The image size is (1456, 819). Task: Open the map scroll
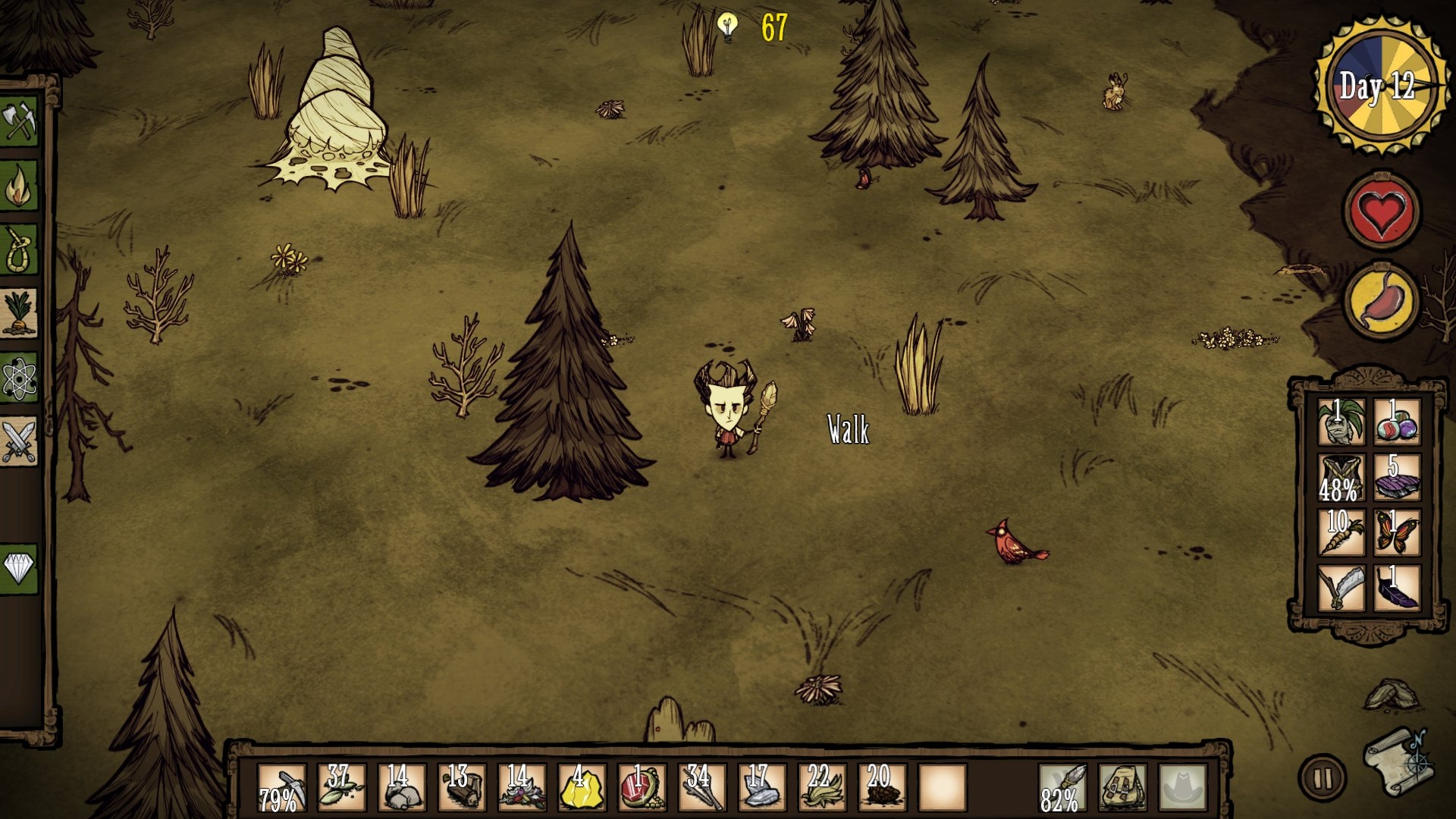click(x=1398, y=761)
